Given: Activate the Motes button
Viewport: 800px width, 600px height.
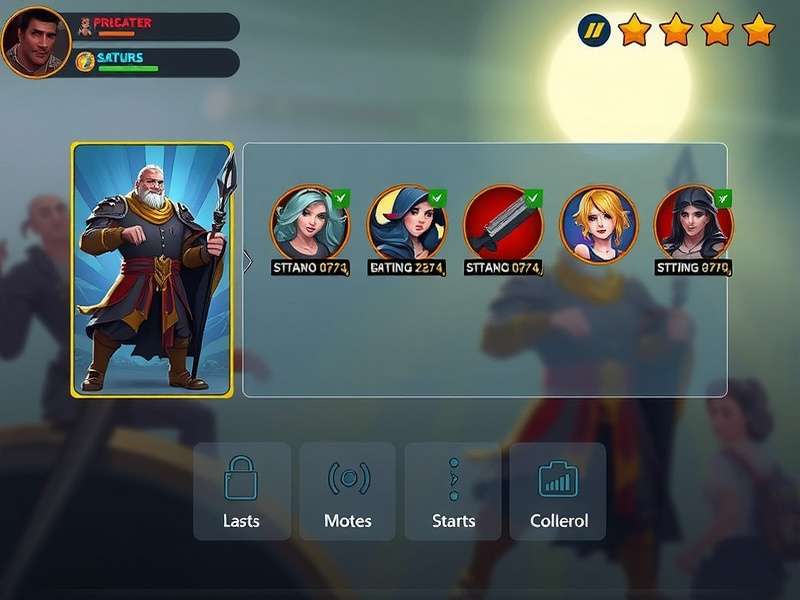Looking at the screenshot, I should [x=347, y=491].
